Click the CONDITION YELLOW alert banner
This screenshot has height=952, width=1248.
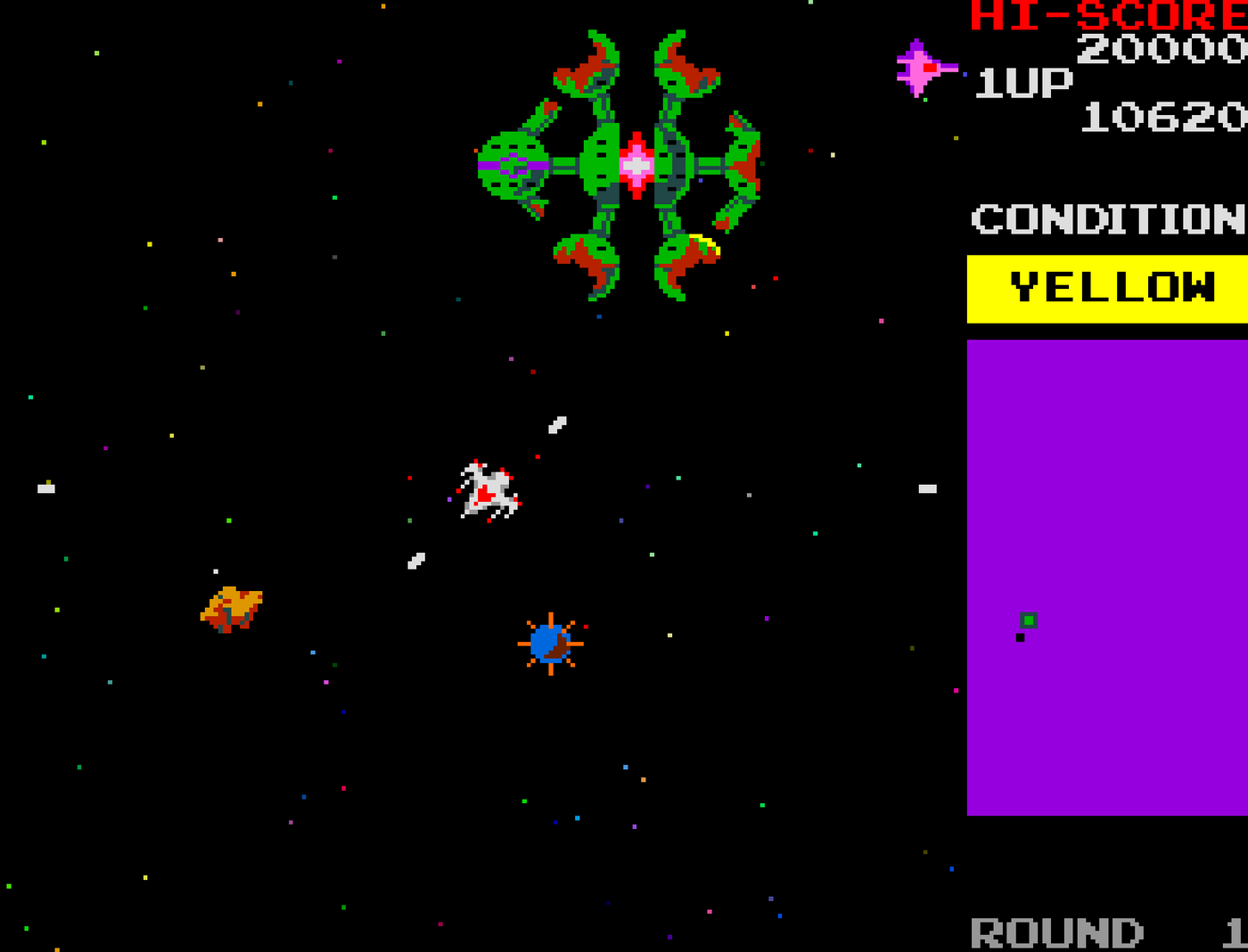pyautogui.click(x=1110, y=287)
